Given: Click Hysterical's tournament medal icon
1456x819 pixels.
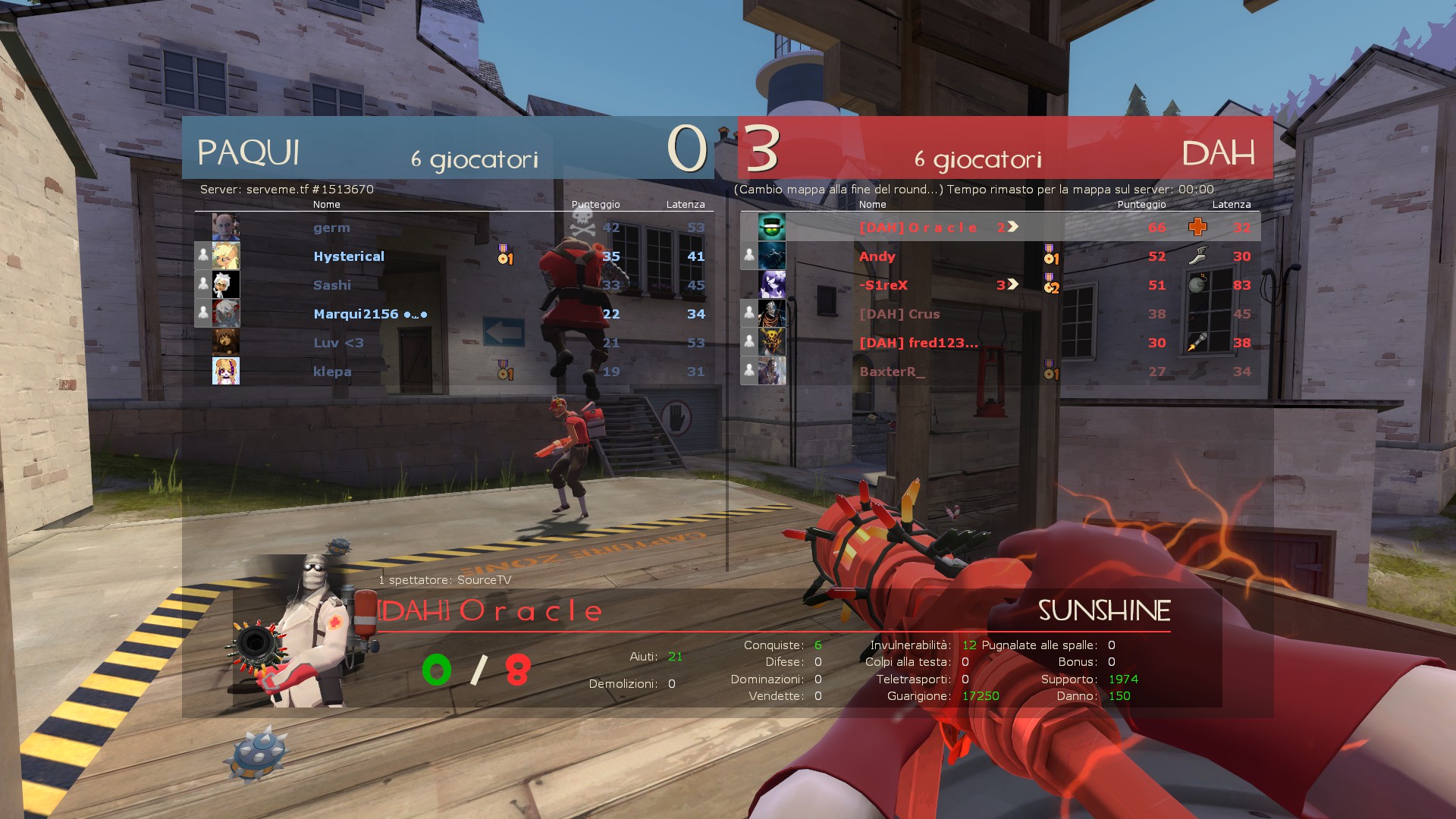Looking at the screenshot, I should click(505, 255).
